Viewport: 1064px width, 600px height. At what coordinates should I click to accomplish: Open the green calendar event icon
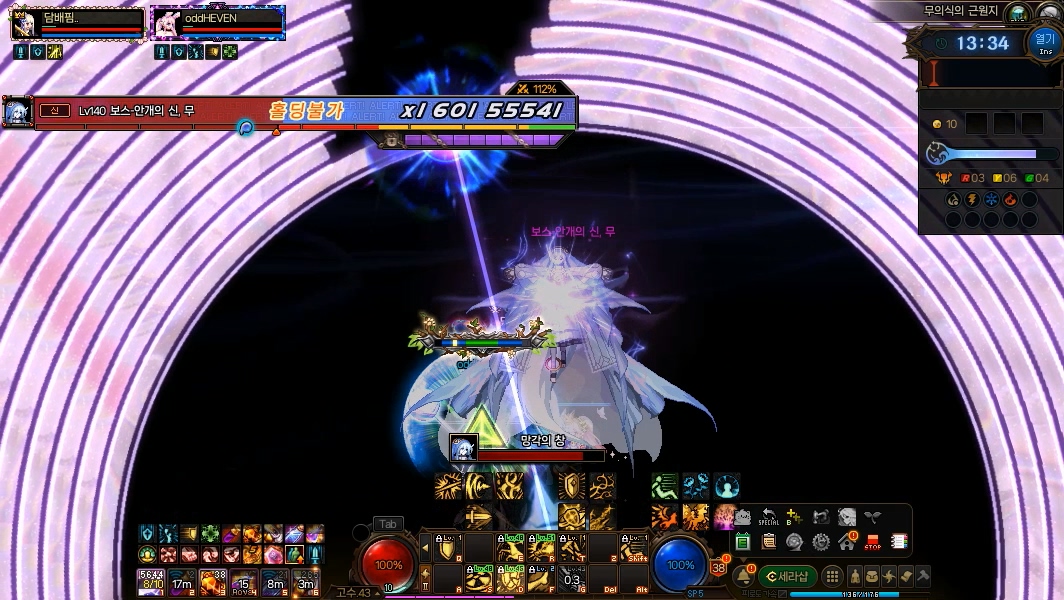click(743, 542)
